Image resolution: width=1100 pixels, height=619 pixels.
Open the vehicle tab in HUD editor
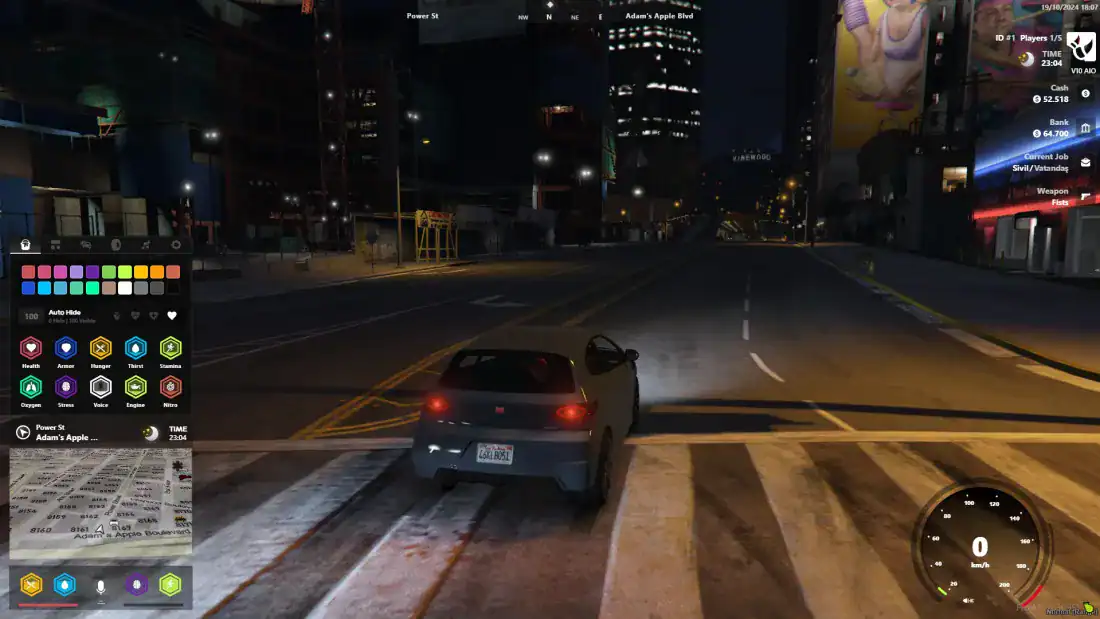tap(86, 244)
